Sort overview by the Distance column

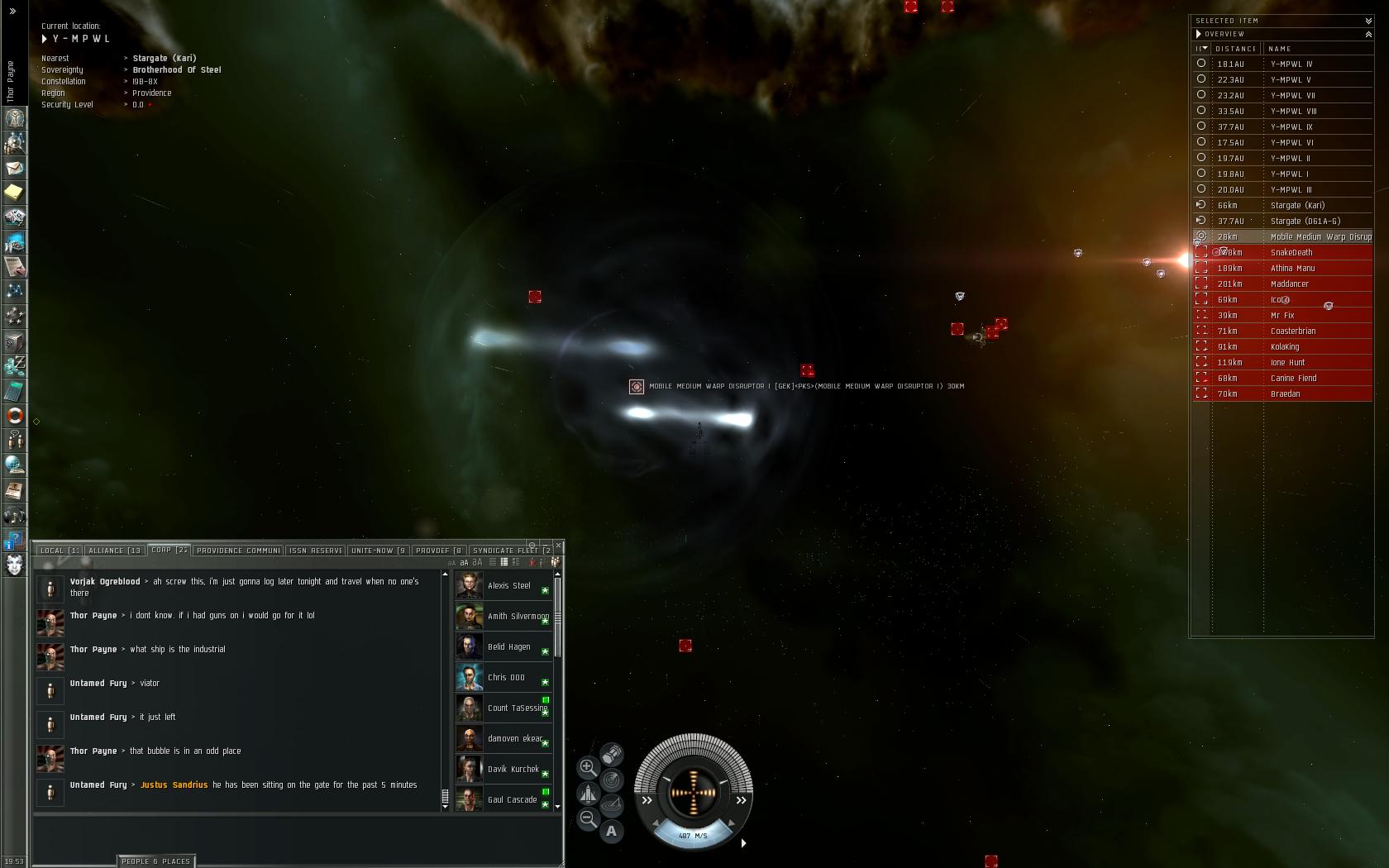[1235, 49]
